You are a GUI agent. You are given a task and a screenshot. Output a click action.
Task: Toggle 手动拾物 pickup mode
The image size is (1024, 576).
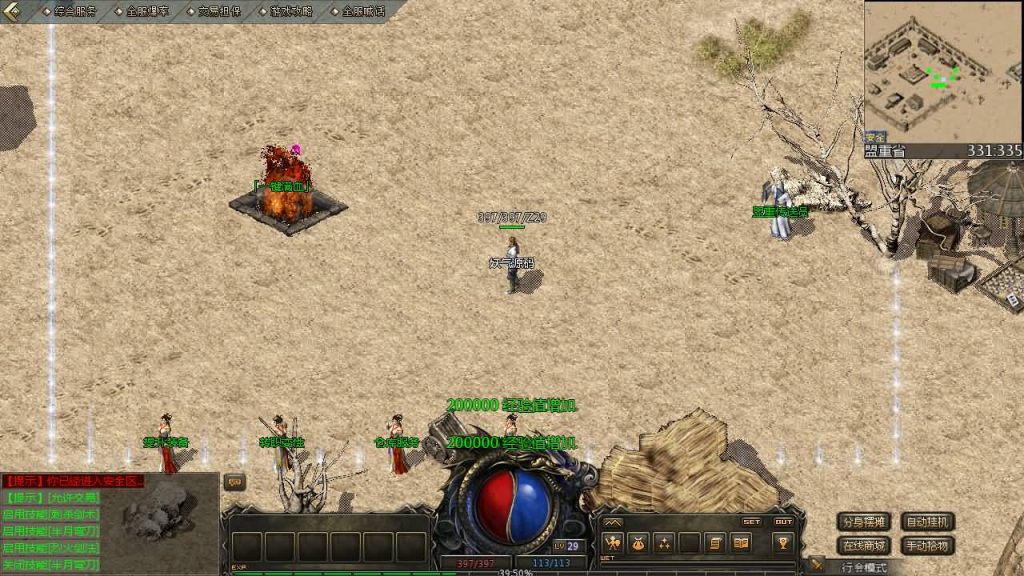click(927, 546)
